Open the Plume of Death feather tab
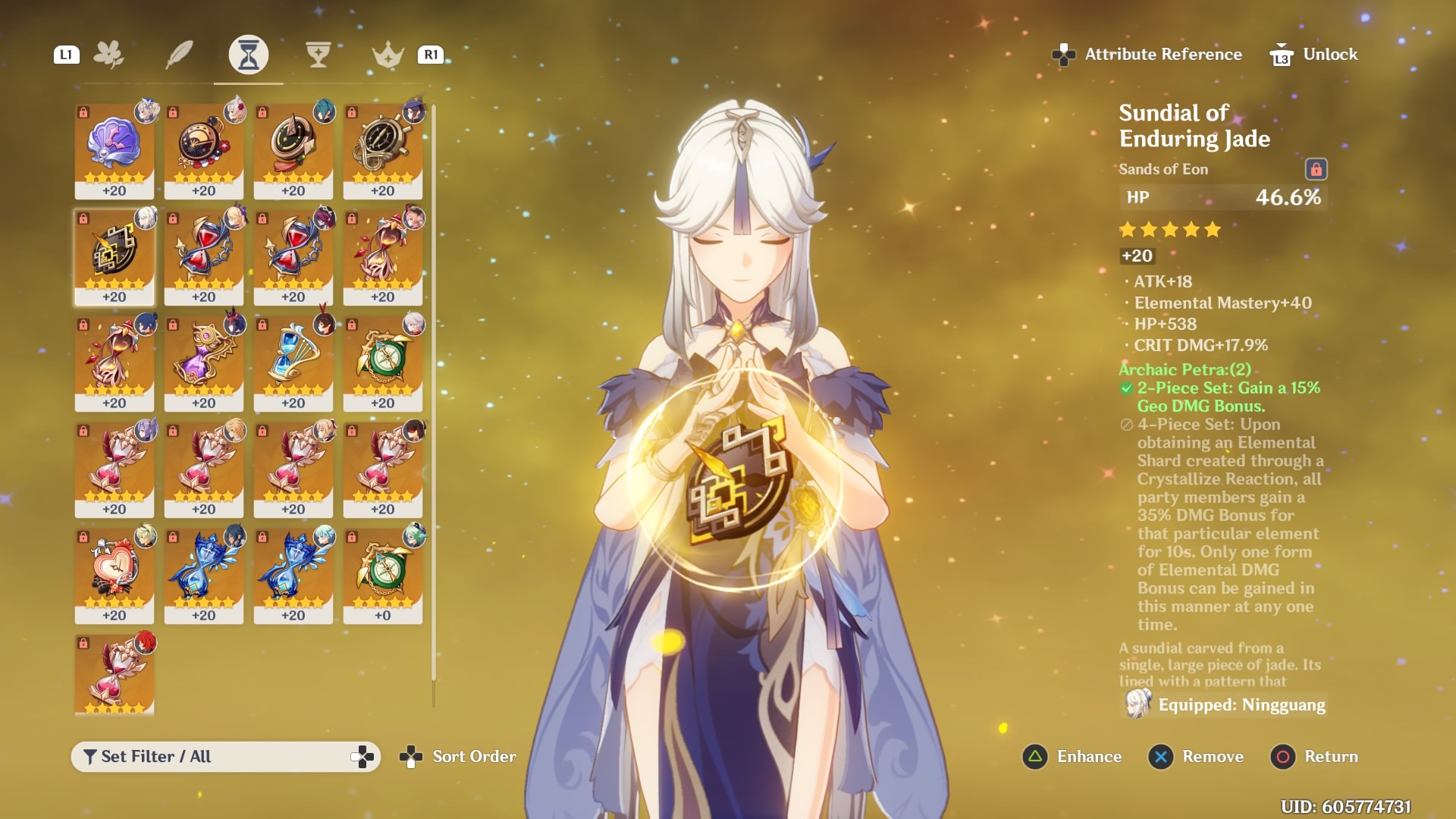Viewport: 1456px width, 819px height. (179, 55)
